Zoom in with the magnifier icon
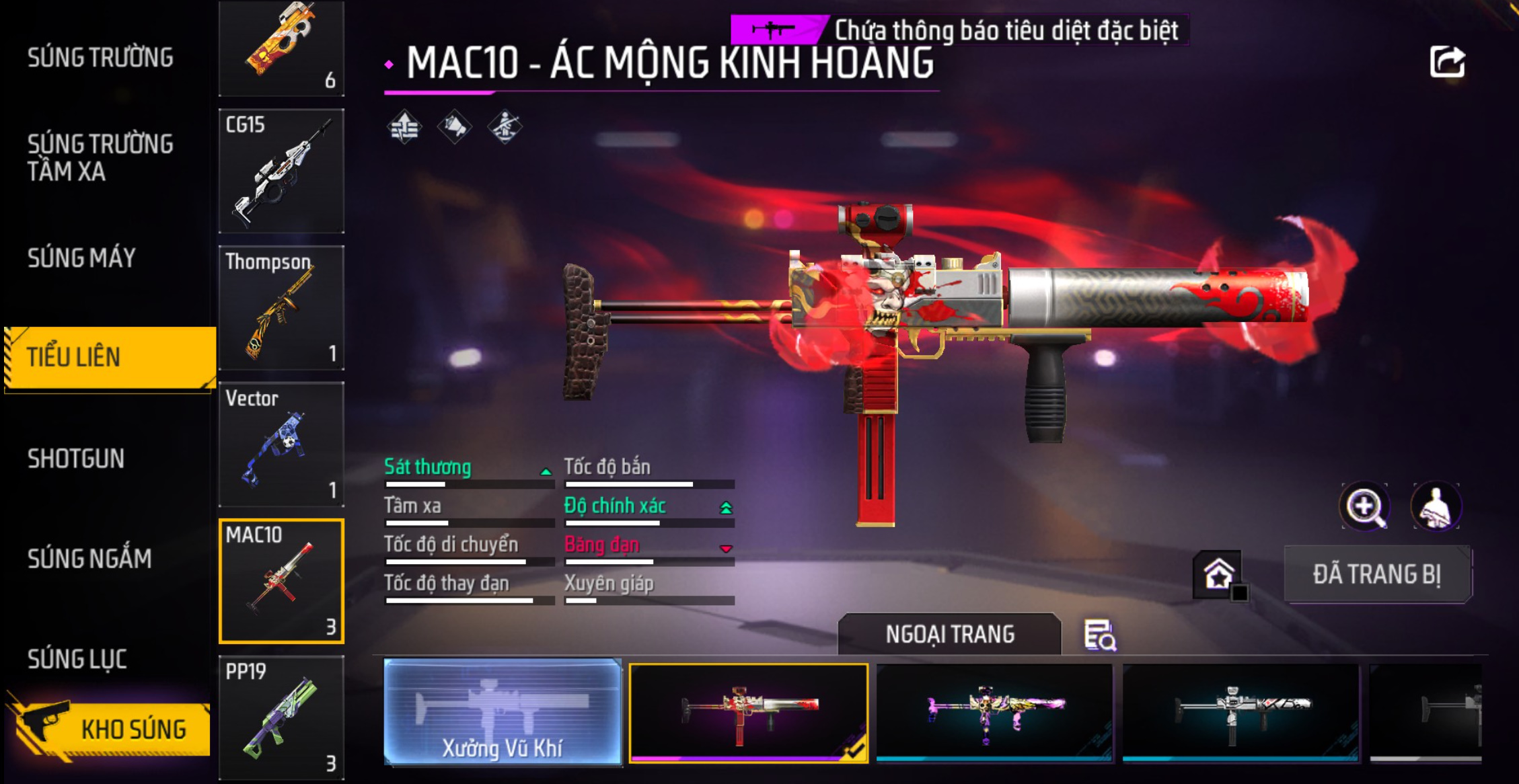 (1365, 506)
